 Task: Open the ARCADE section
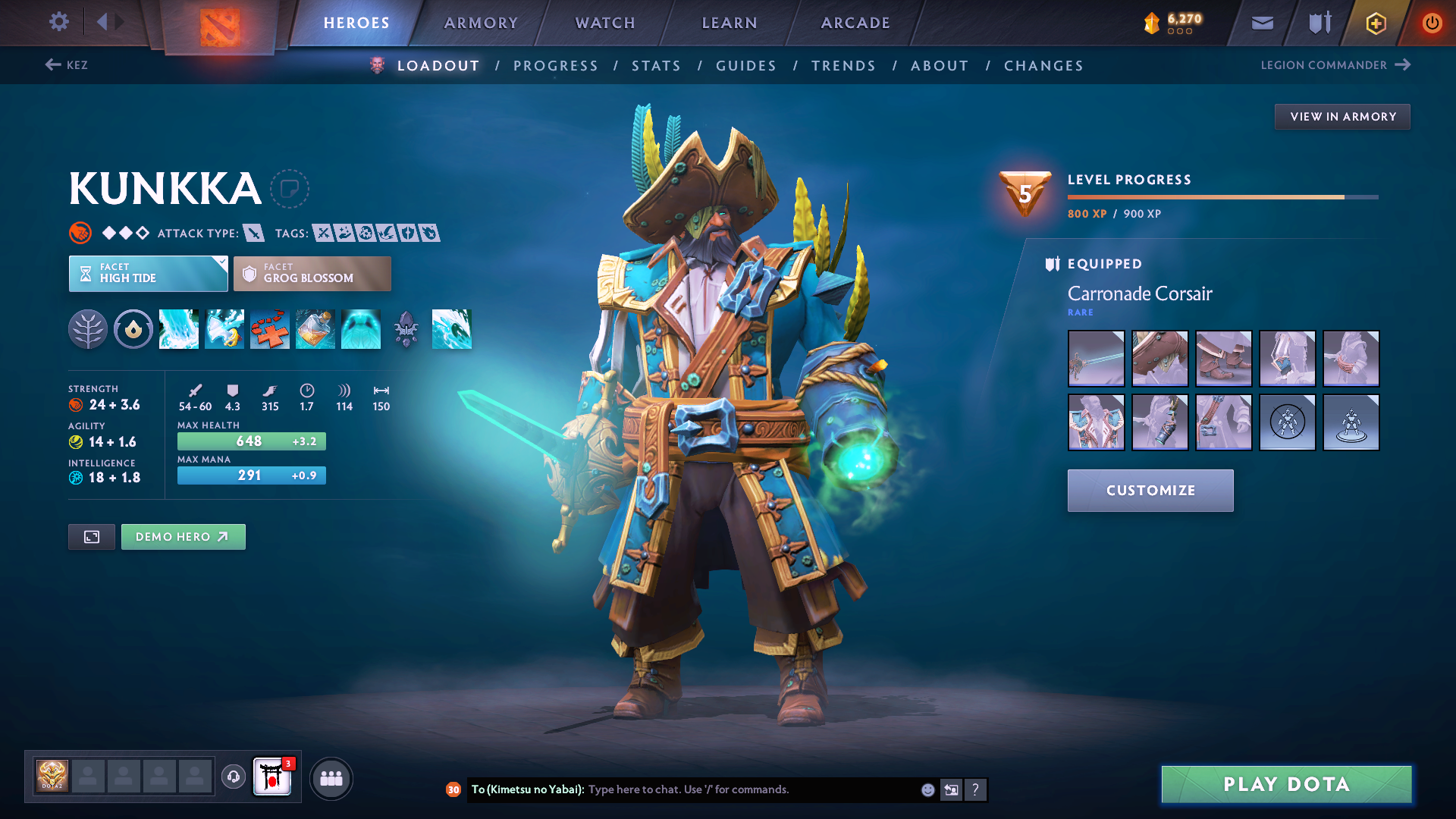pos(855,23)
